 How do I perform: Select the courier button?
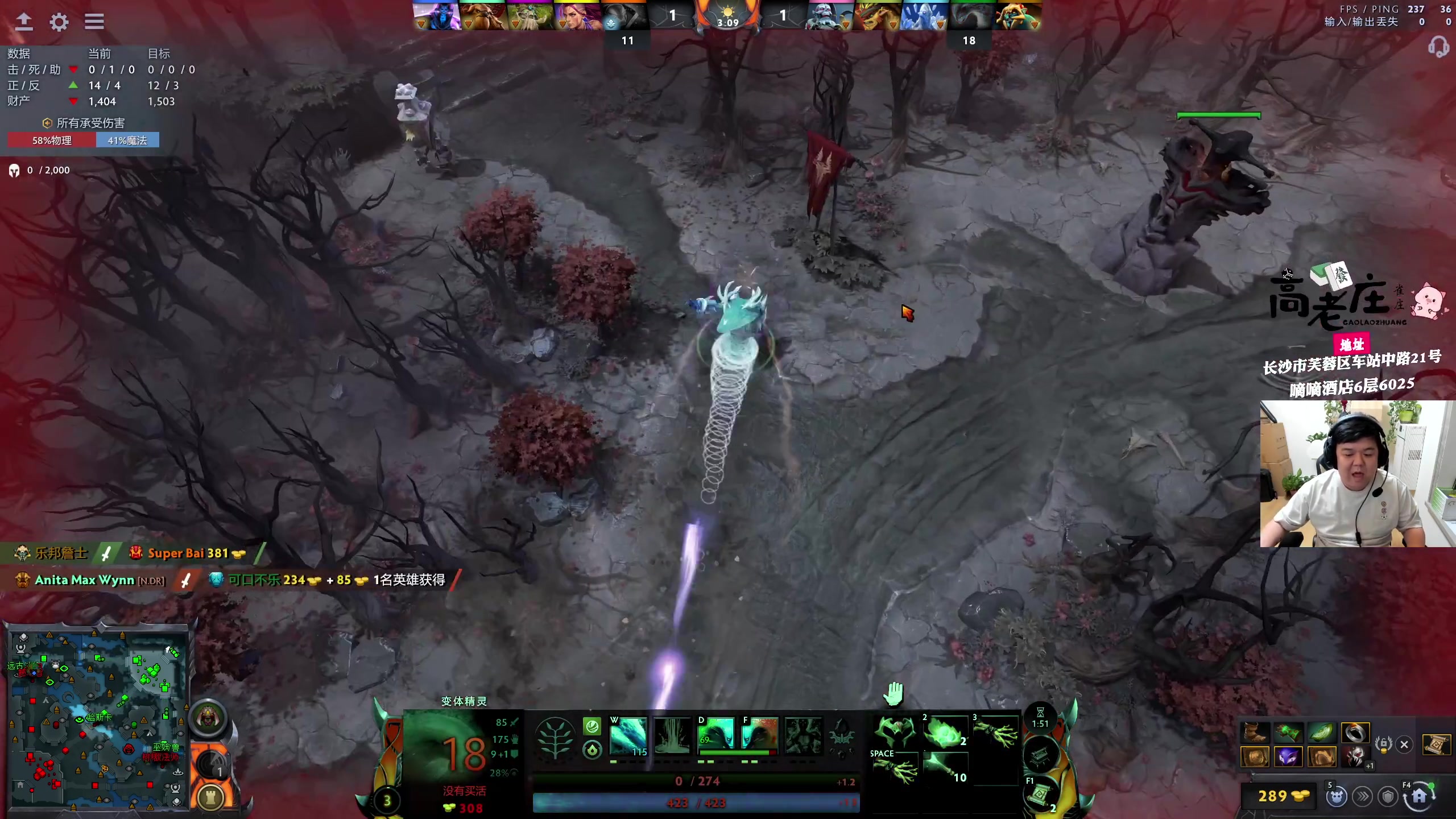[x=1337, y=797]
